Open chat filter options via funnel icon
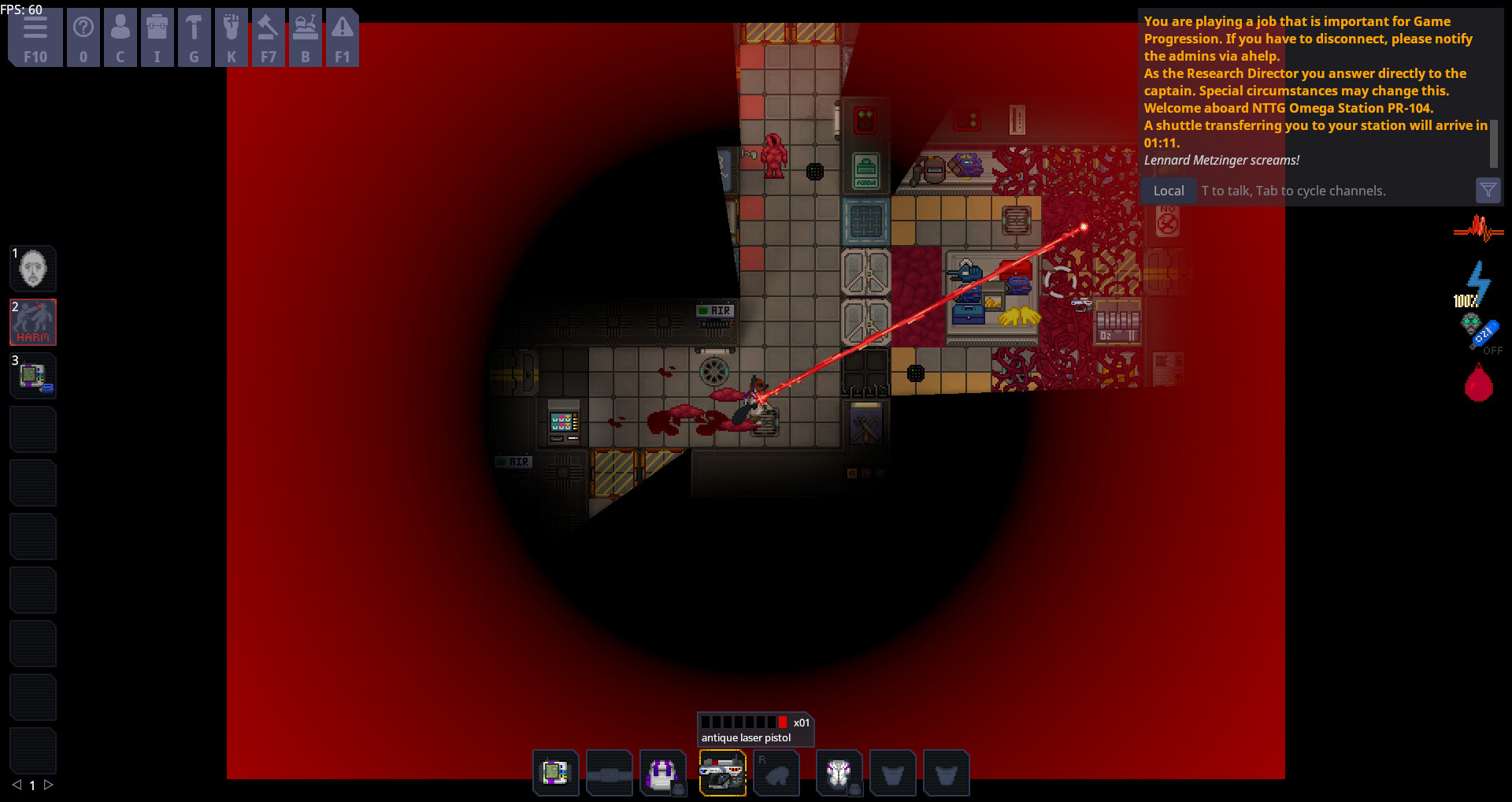The height and width of the screenshot is (802, 1512). pos(1488,190)
